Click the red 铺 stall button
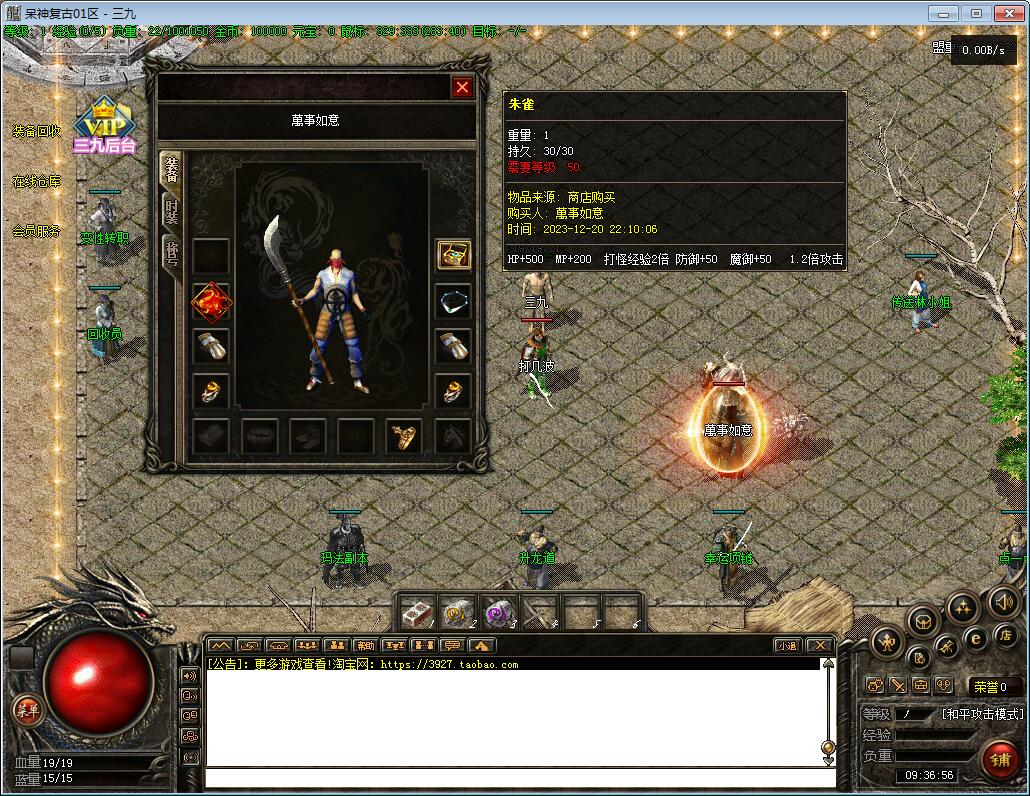 pyautogui.click(x=1000, y=760)
